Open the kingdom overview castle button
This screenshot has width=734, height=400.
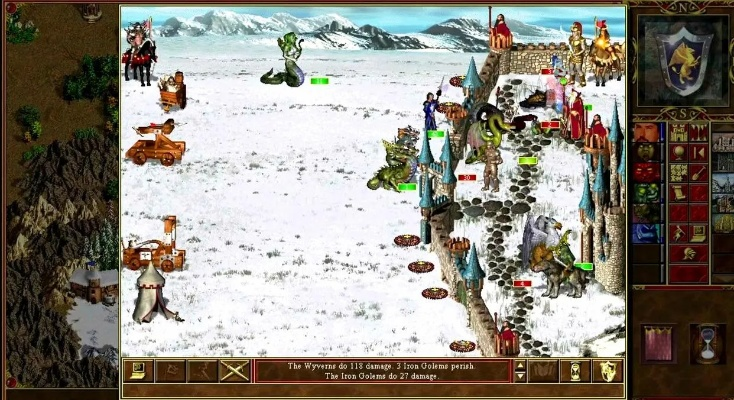(x=677, y=133)
